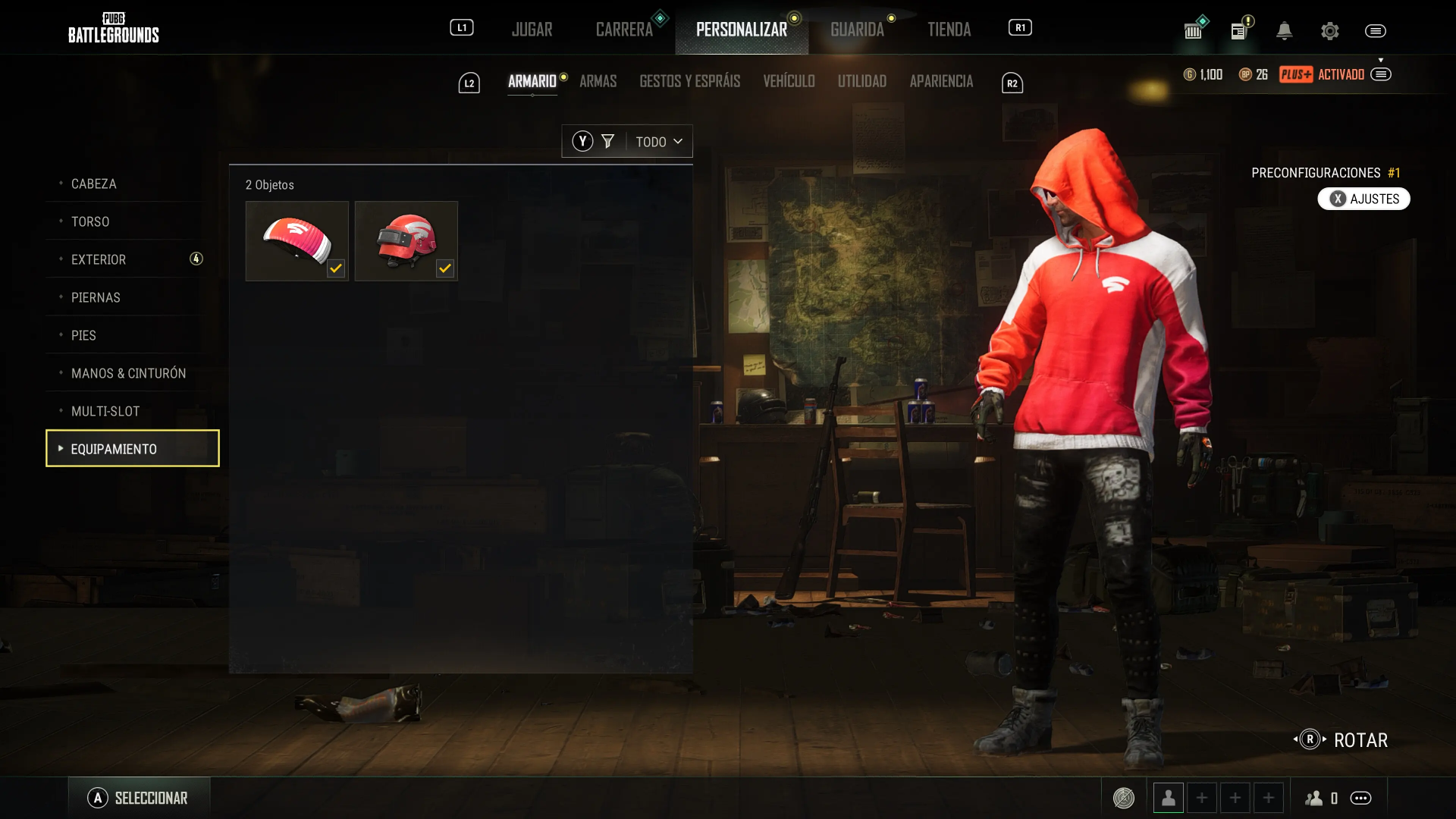Open the TIENDA store tab

pos(949,30)
